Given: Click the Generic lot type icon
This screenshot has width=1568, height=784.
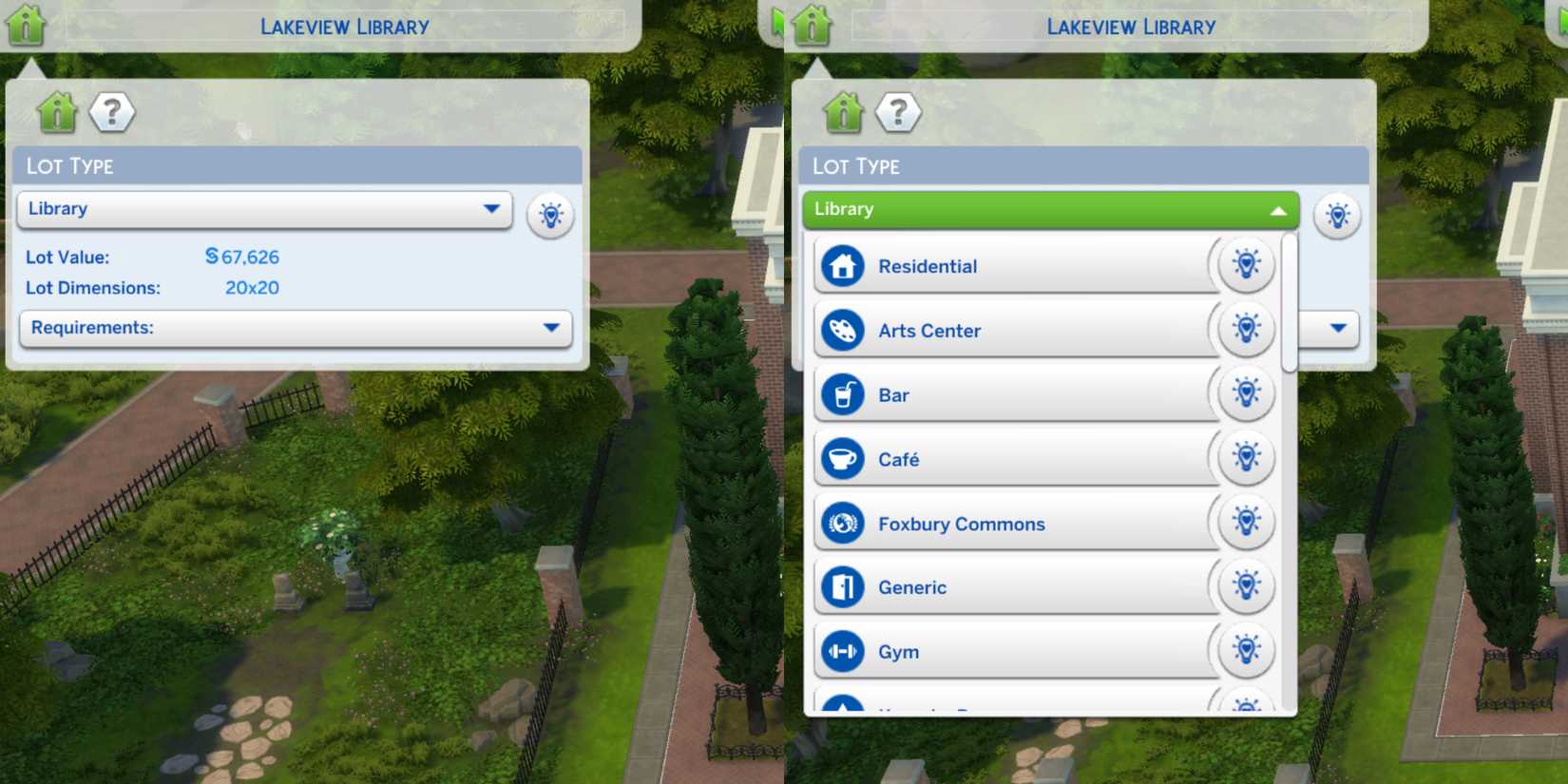Looking at the screenshot, I should (x=840, y=587).
